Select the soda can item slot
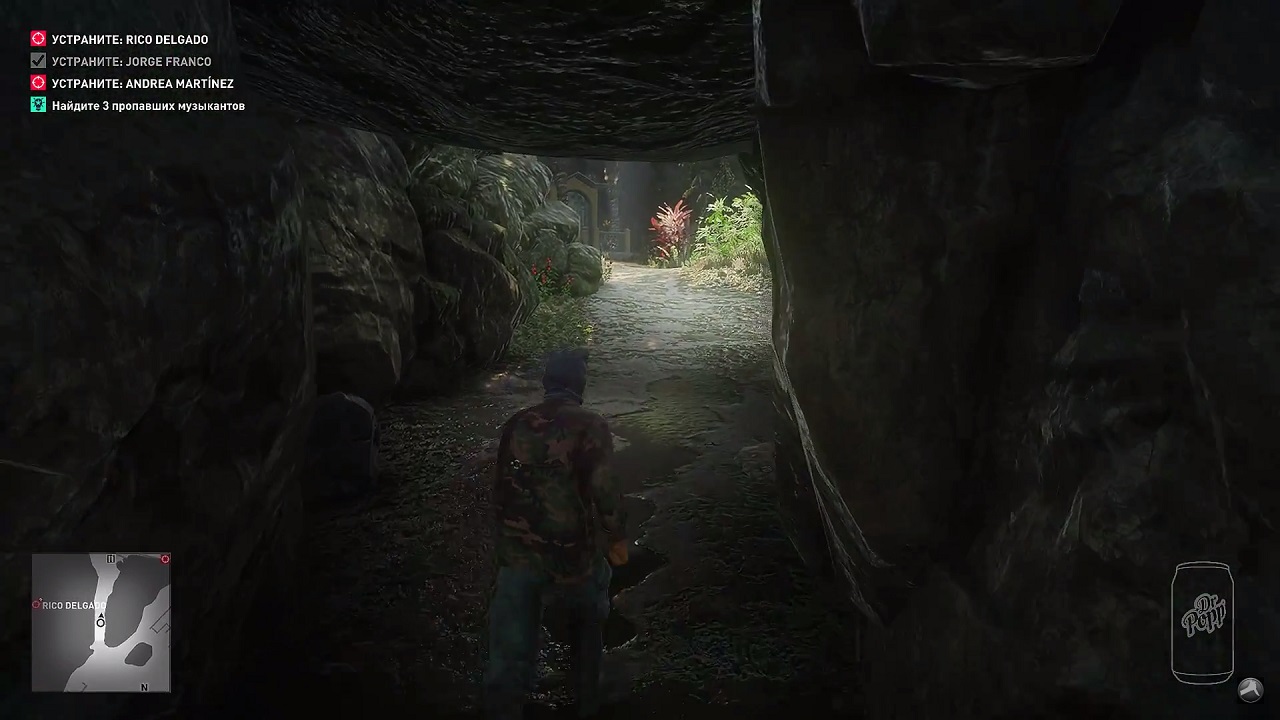 coord(1203,622)
